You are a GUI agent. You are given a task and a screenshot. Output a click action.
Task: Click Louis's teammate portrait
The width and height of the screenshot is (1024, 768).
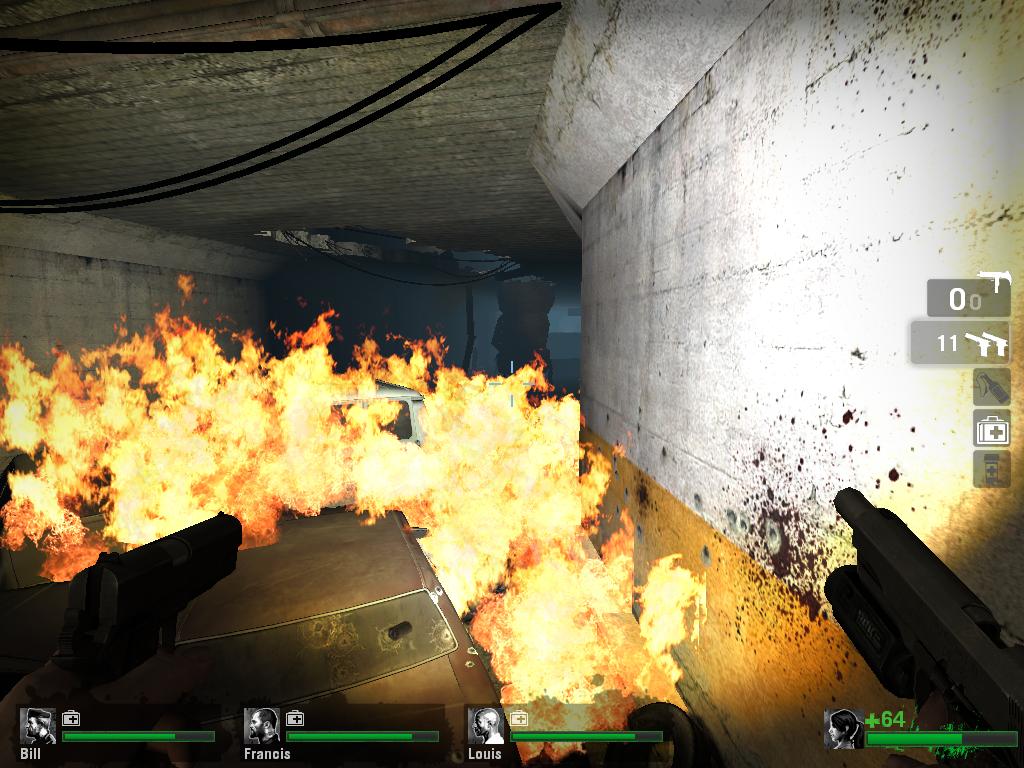[x=487, y=726]
